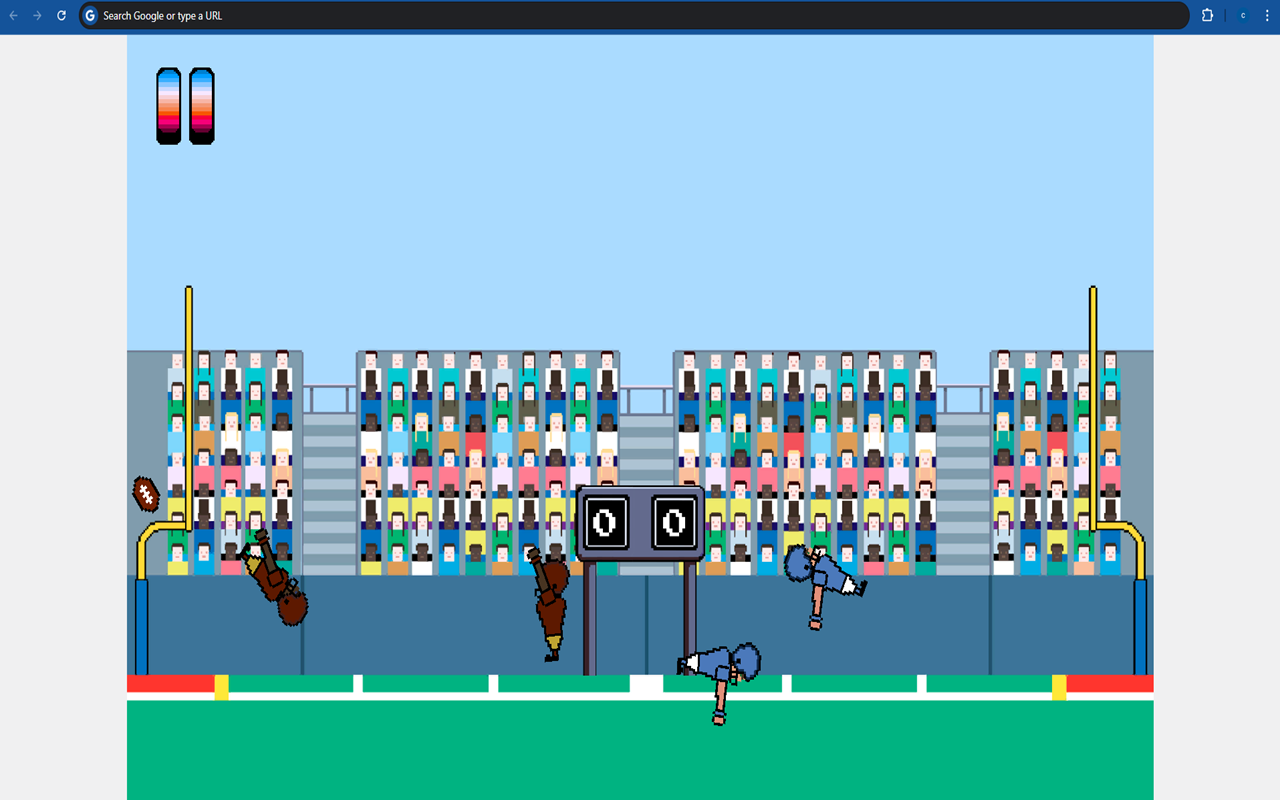
Task: Click the Google G icon in the search bar
Action: pyautogui.click(x=89, y=15)
